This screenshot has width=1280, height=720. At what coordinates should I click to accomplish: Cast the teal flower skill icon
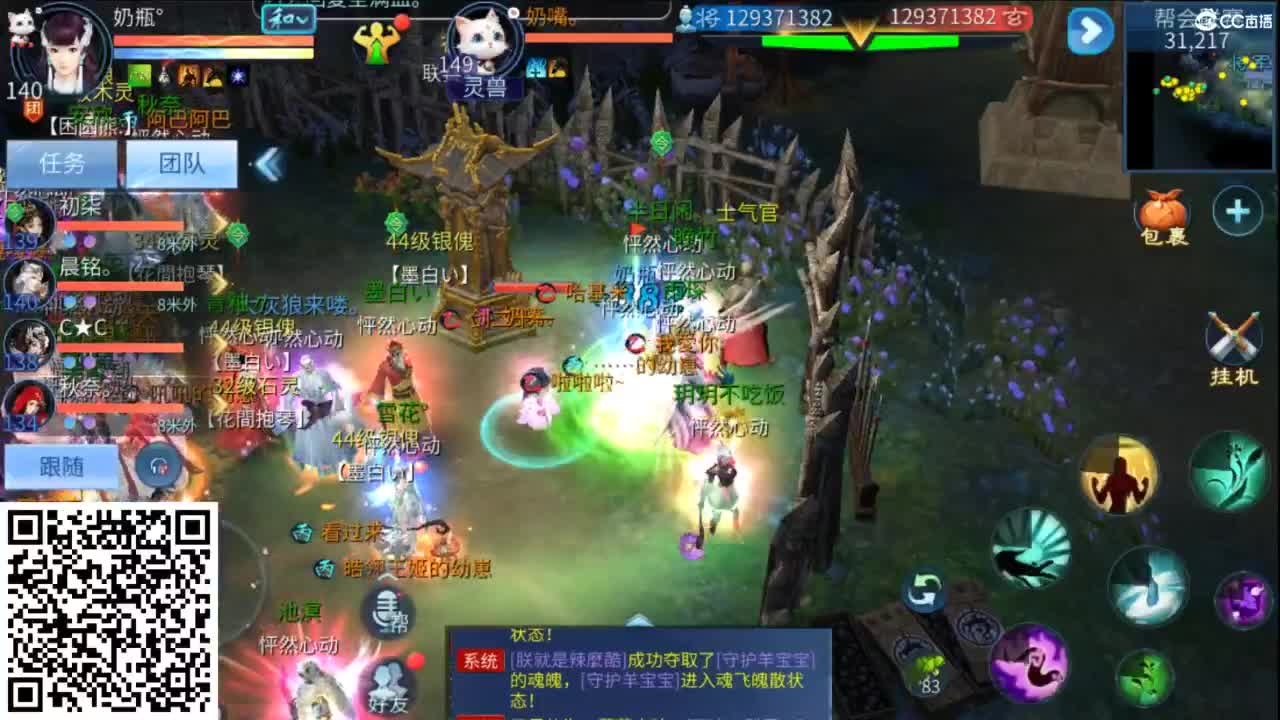[x=1225, y=470]
